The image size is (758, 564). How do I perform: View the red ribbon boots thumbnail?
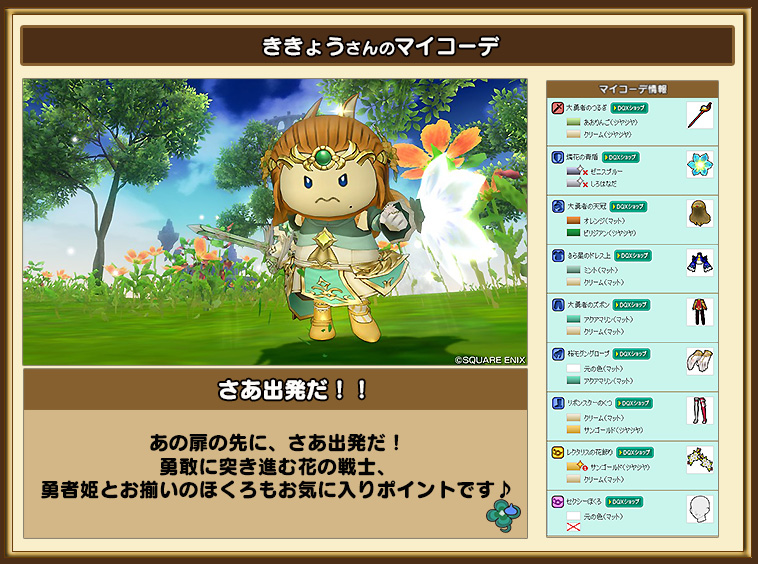tap(699, 409)
